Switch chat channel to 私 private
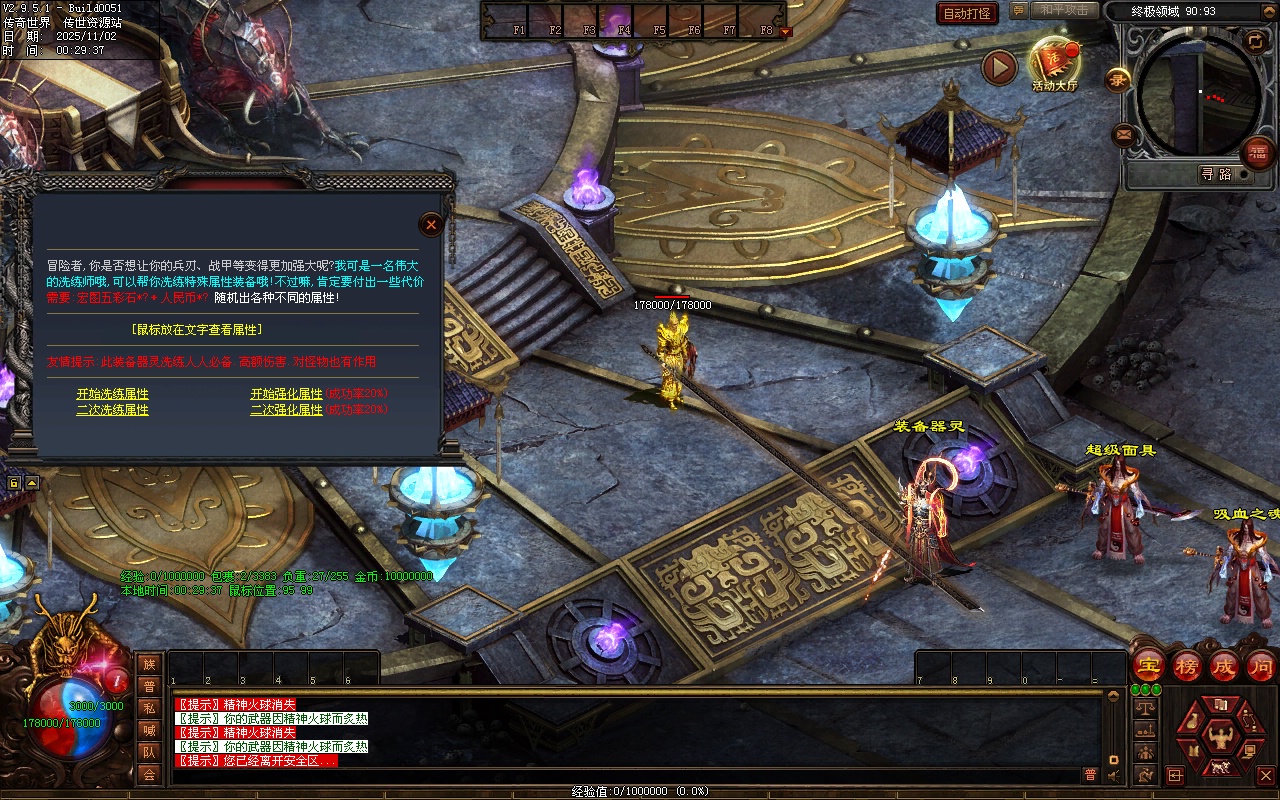The image size is (1280, 800). [x=149, y=708]
